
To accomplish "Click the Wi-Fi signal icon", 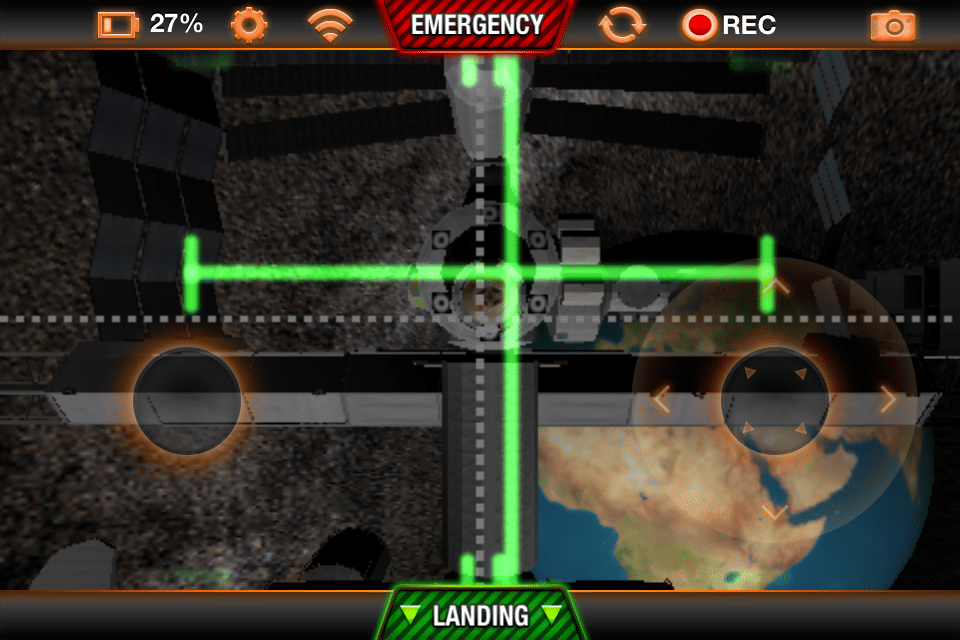I will (x=329, y=24).
